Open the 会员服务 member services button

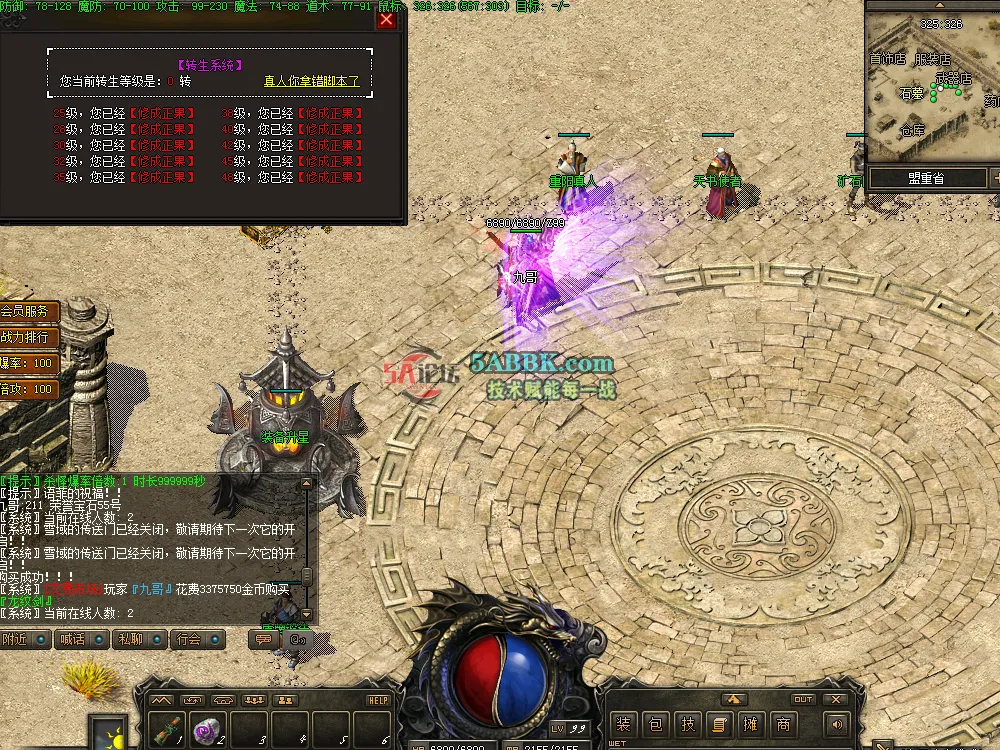click(x=27, y=312)
